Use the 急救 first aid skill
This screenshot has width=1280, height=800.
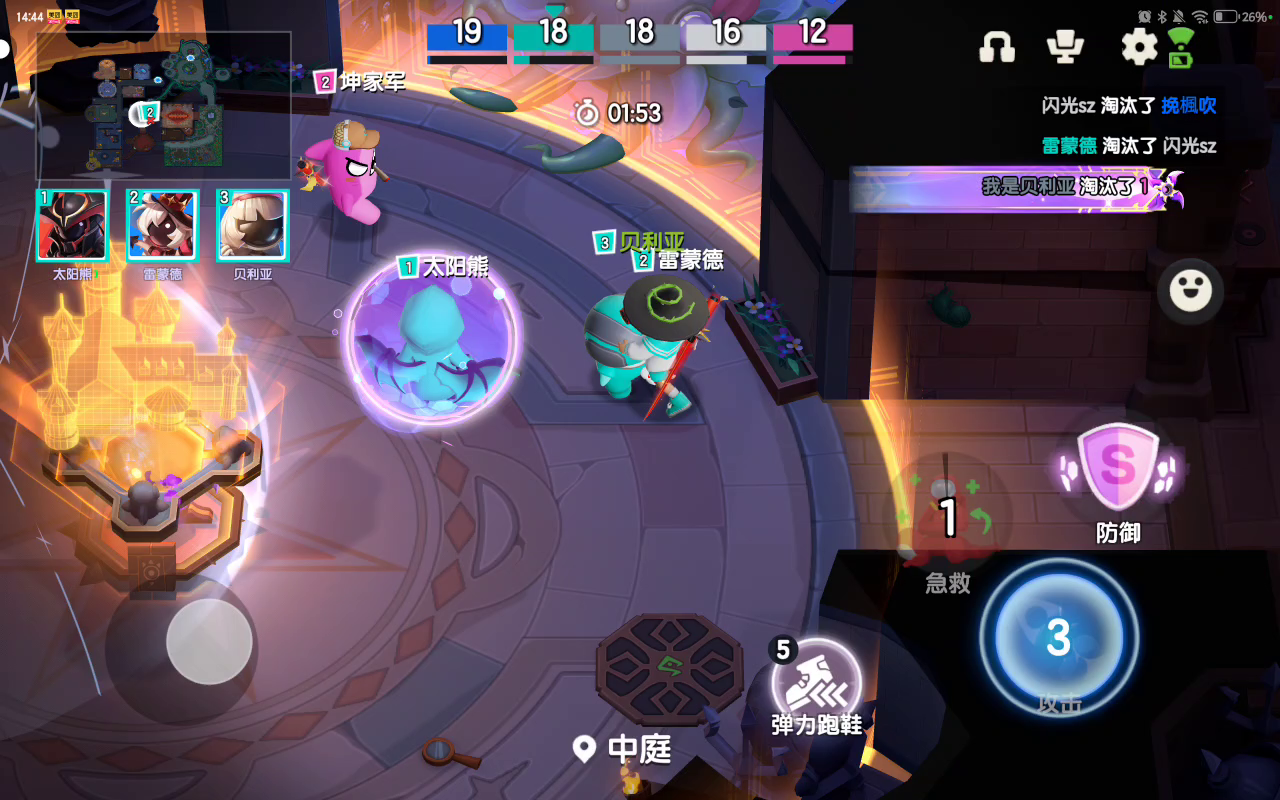click(x=948, y=517)
